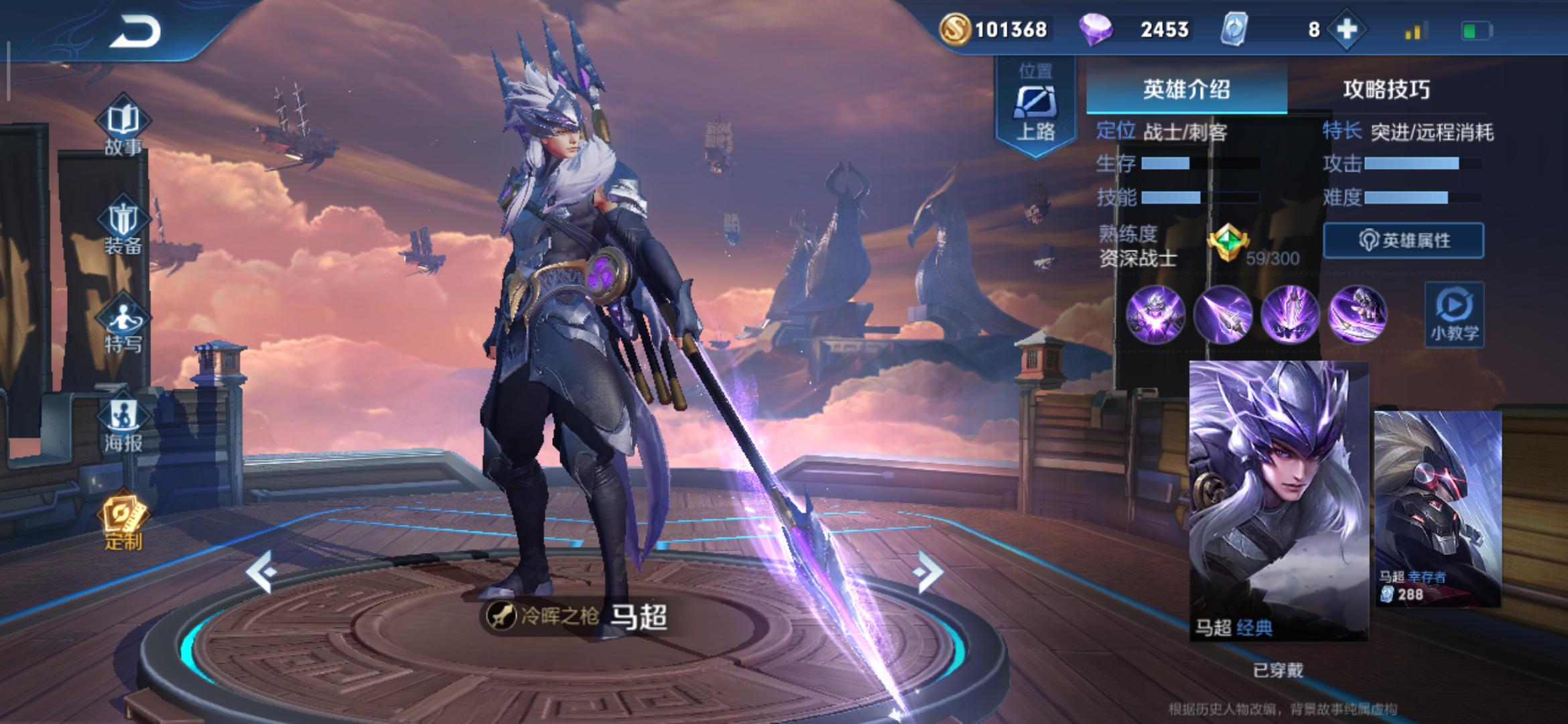Select the 马超 经典 skin thumbnail
Image resolution: width=1568 pixels, height=724 pixels.
click(x=1278, y=499)
